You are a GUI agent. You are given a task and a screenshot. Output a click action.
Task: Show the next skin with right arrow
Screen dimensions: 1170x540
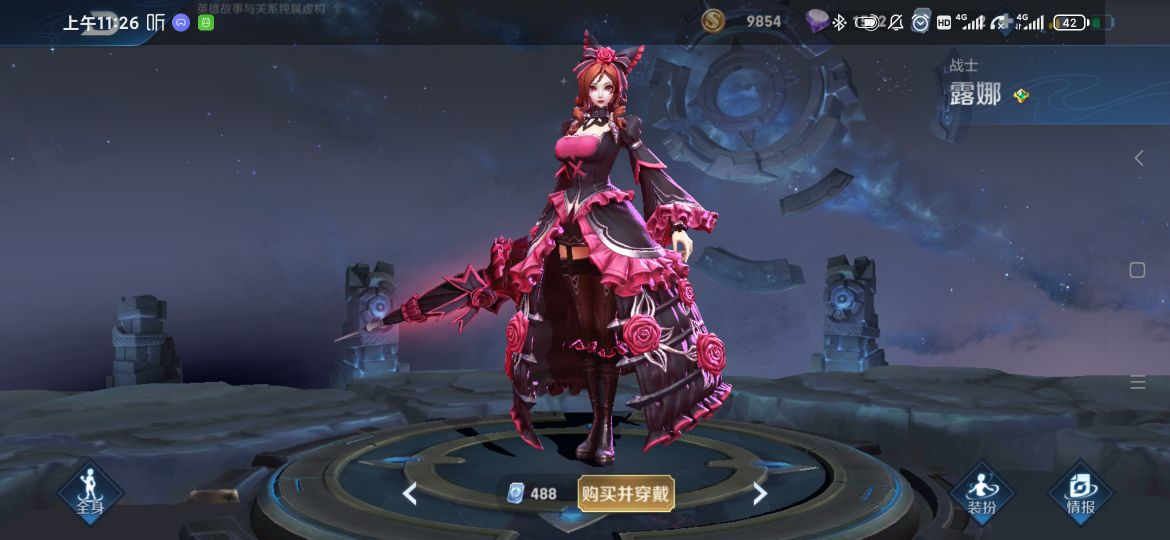[760, 493]
